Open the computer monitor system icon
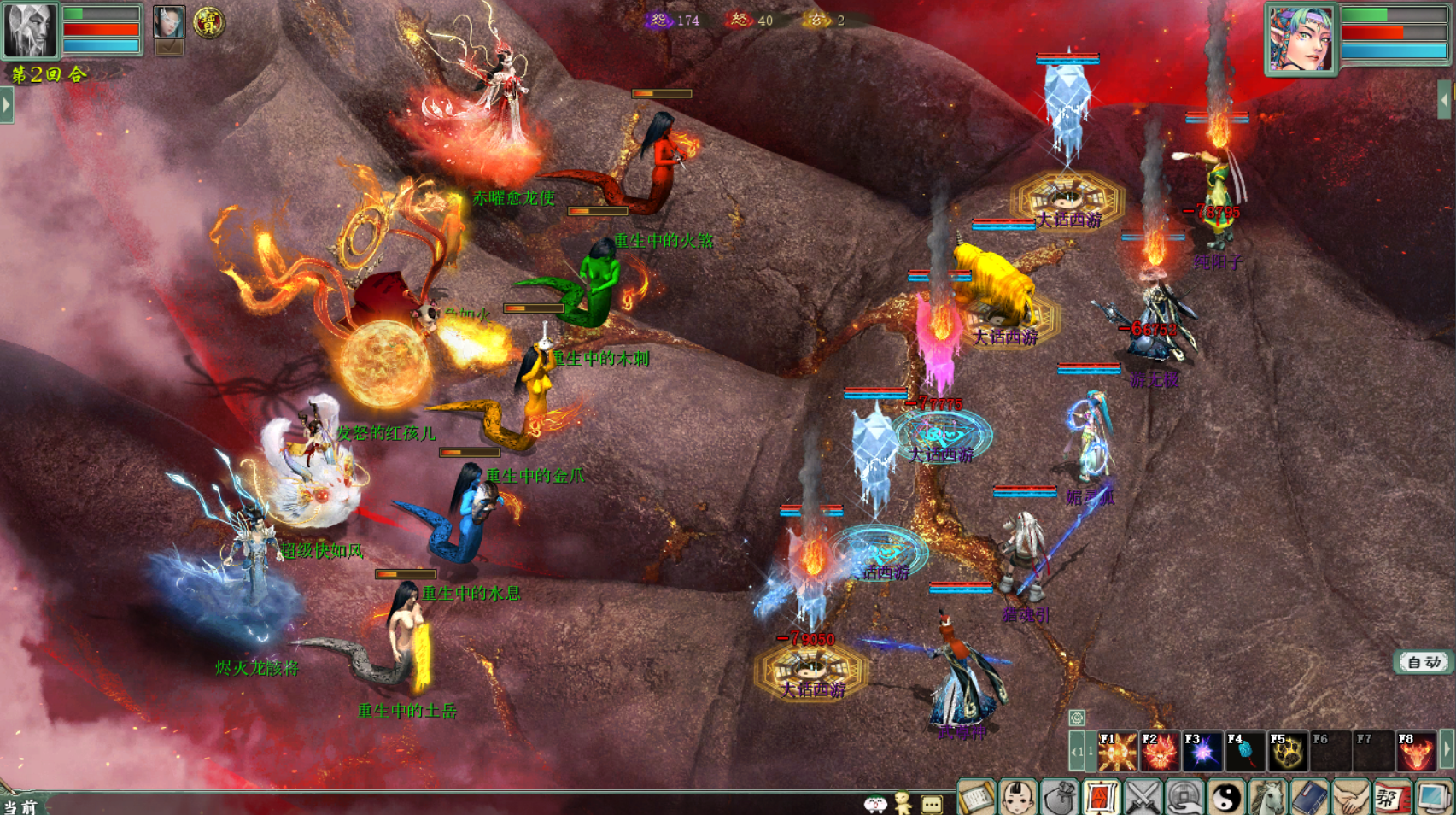This screenshot has height=815, width=1456. (x=1434, y=799)
